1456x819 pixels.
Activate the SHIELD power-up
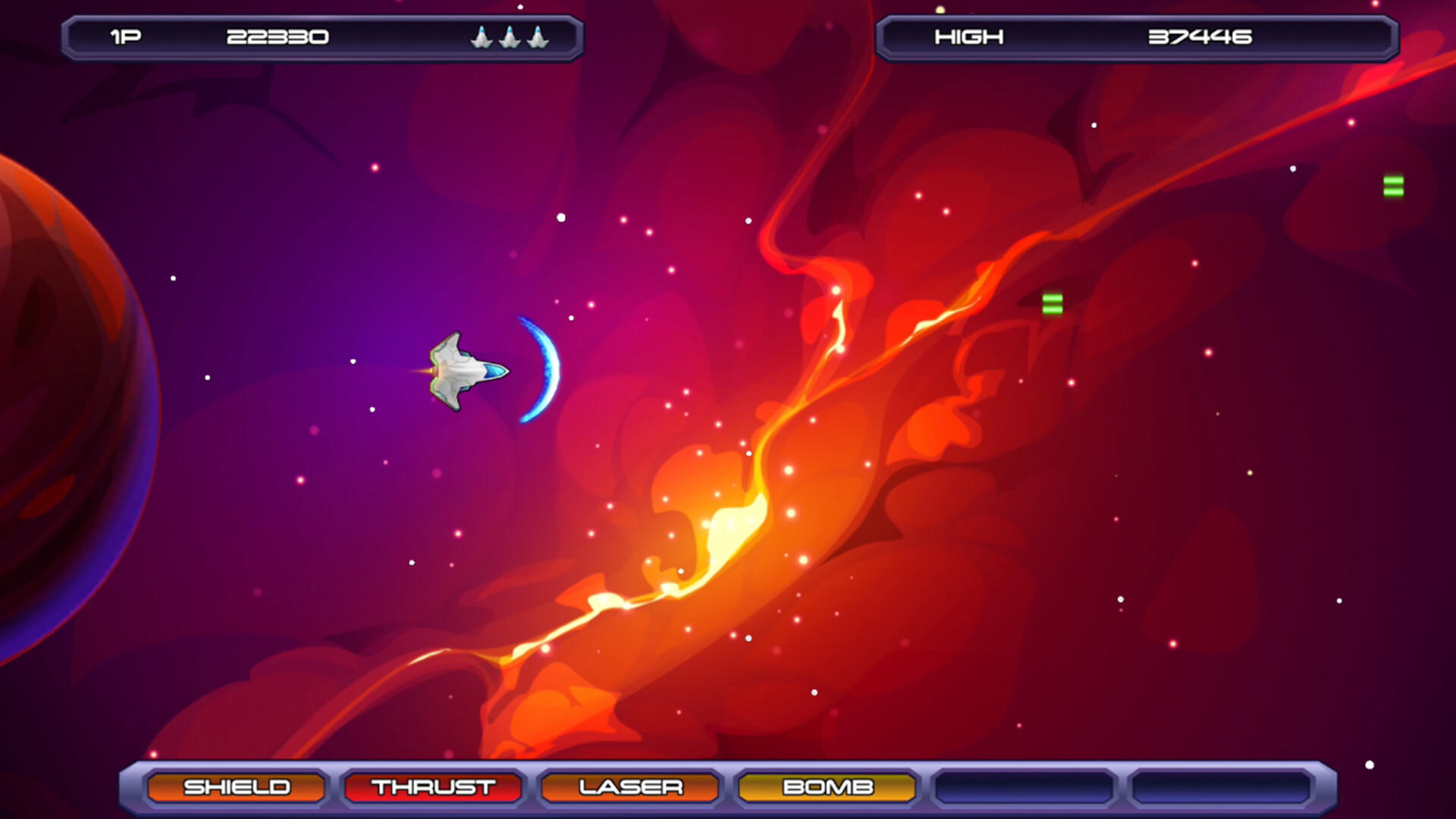coord(238,787)
